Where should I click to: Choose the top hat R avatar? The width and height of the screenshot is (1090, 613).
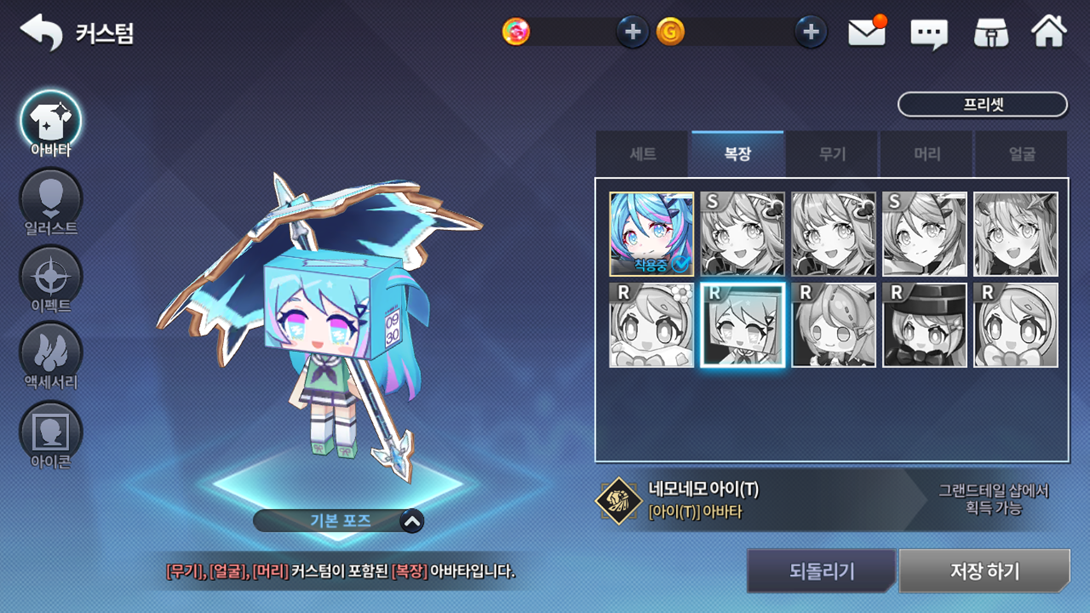tap(924, 325)
